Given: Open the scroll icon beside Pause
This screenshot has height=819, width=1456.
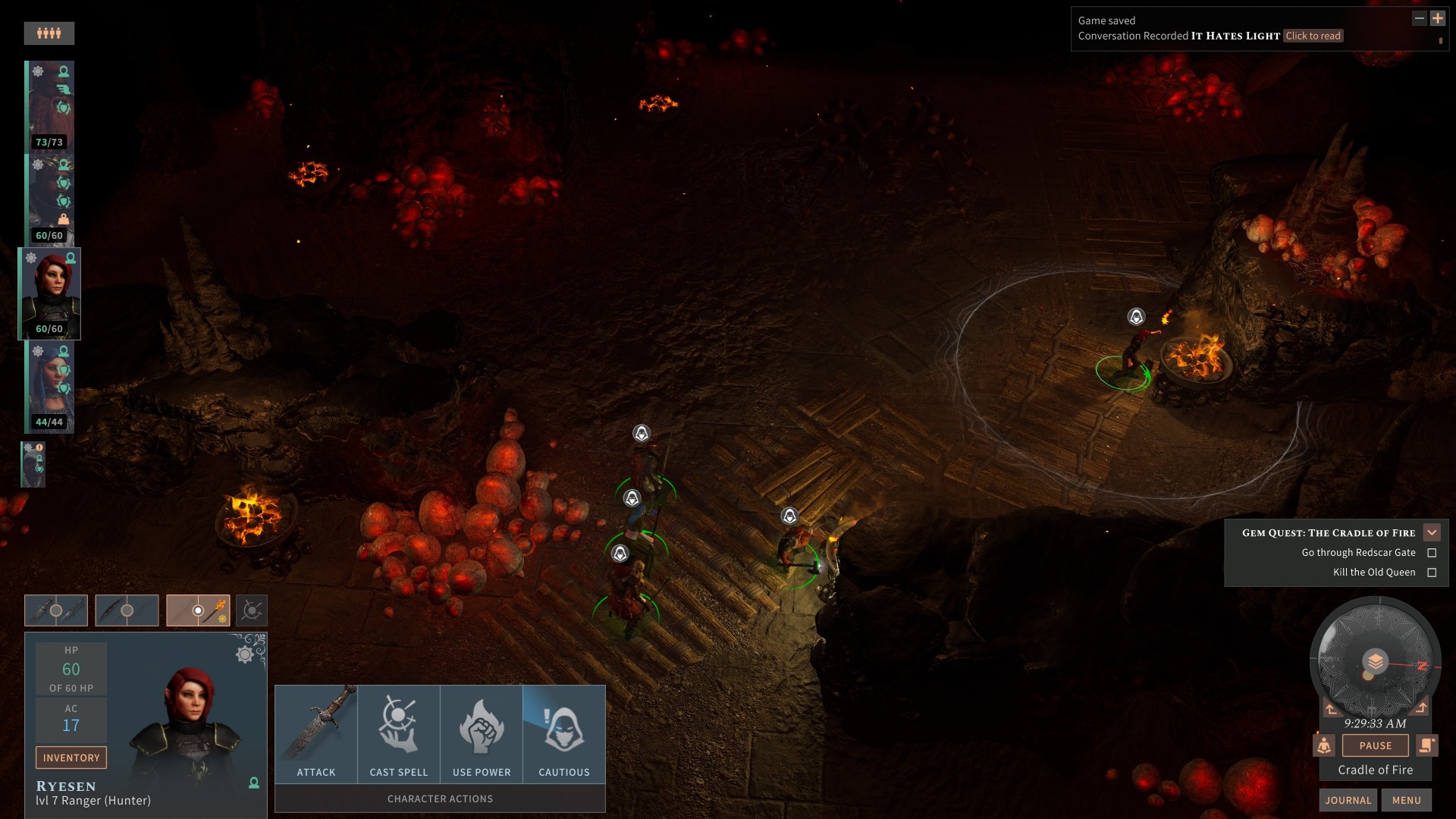Looking at the screenshot, I should (1426, 745).
